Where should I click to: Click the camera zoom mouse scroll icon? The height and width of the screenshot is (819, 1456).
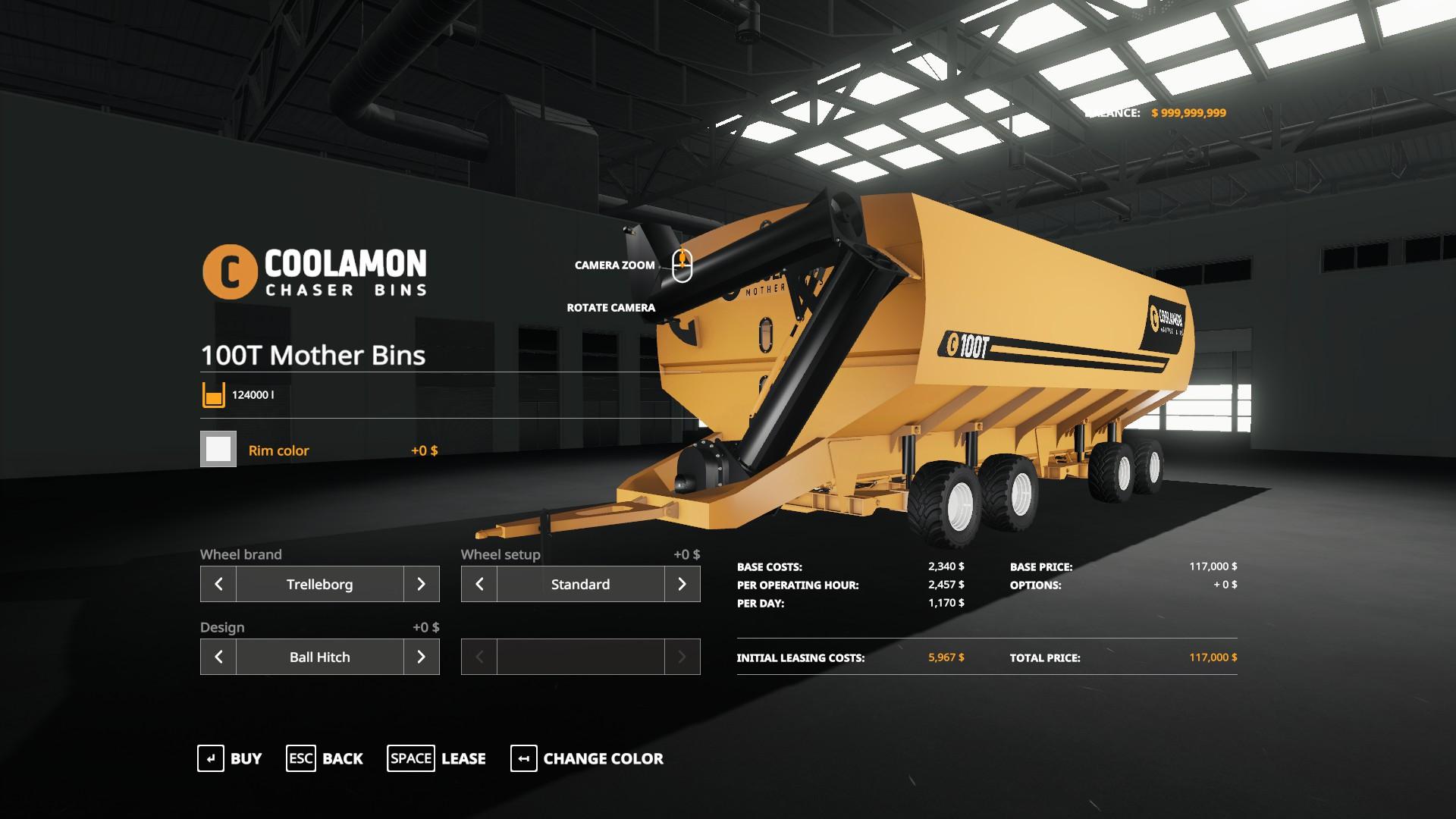point(682,265)
